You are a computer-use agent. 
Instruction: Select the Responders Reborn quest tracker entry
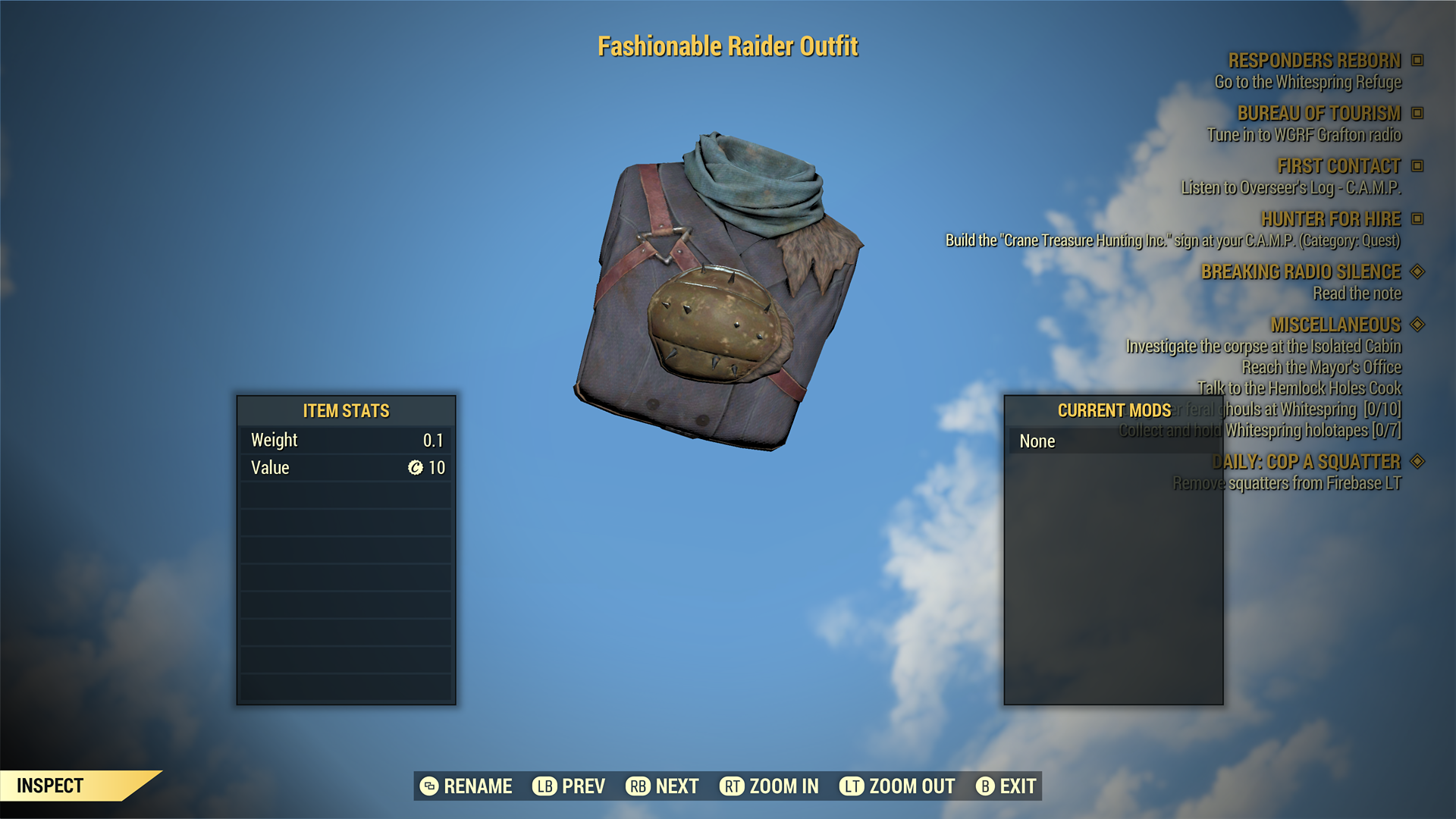click(1314, 61)
